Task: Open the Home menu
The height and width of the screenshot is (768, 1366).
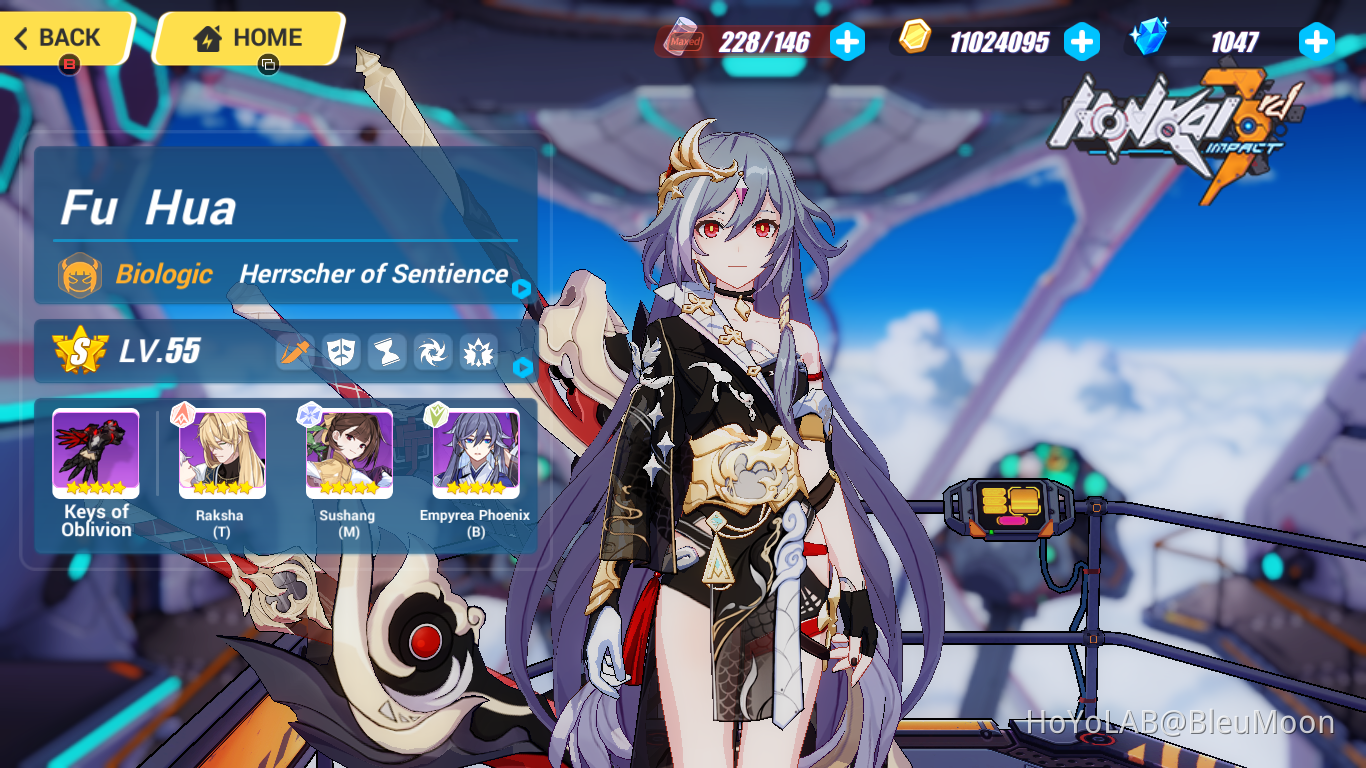Action: click(x=250, y=36)
